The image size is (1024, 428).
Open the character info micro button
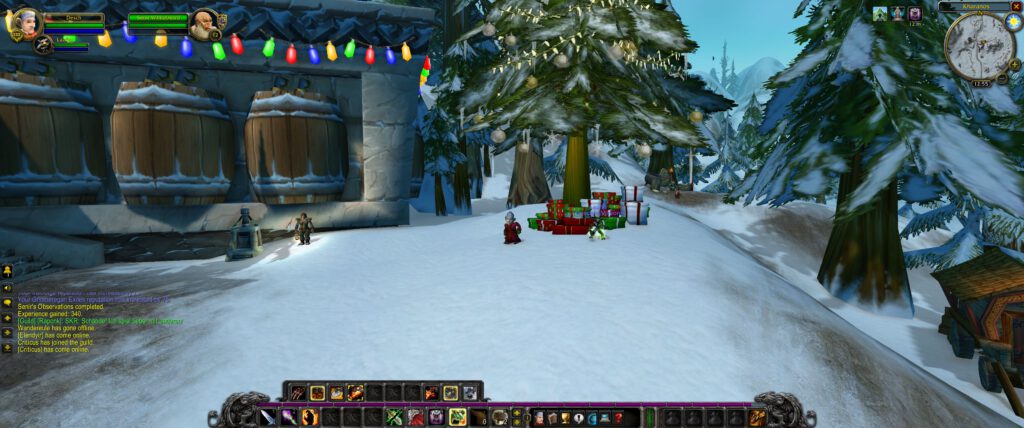click(x=538, y=417)
